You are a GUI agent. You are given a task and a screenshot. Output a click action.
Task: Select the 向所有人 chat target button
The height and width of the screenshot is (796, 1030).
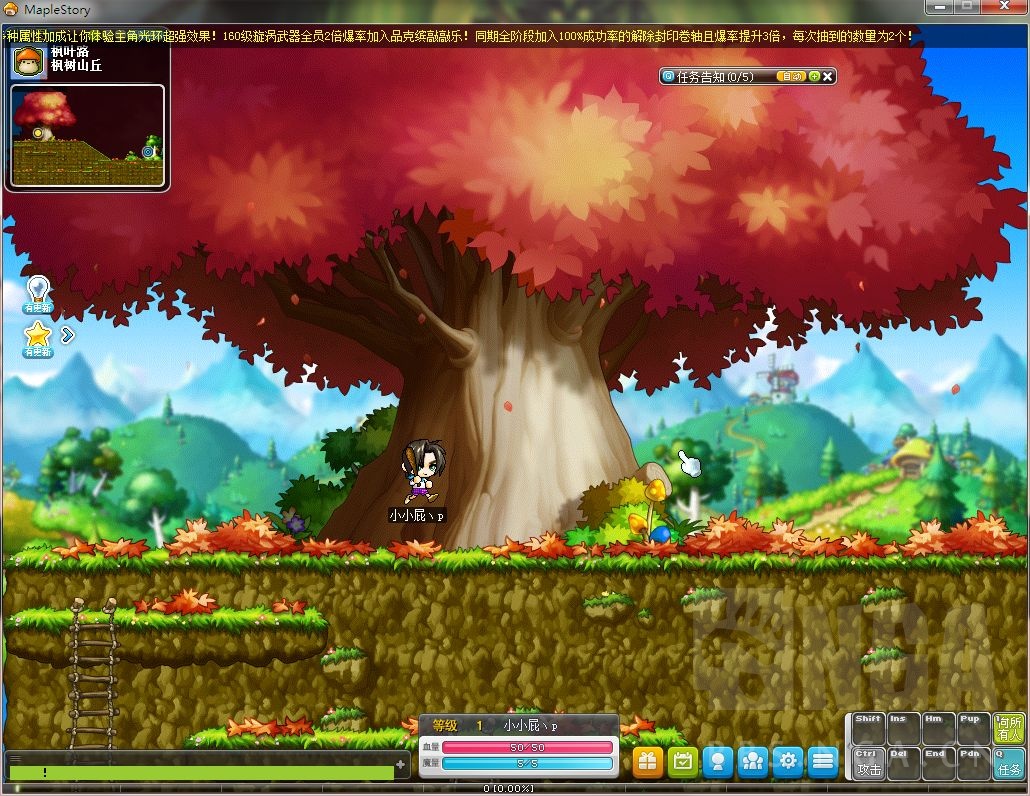pyautogui.click(x=1008, y=729)
